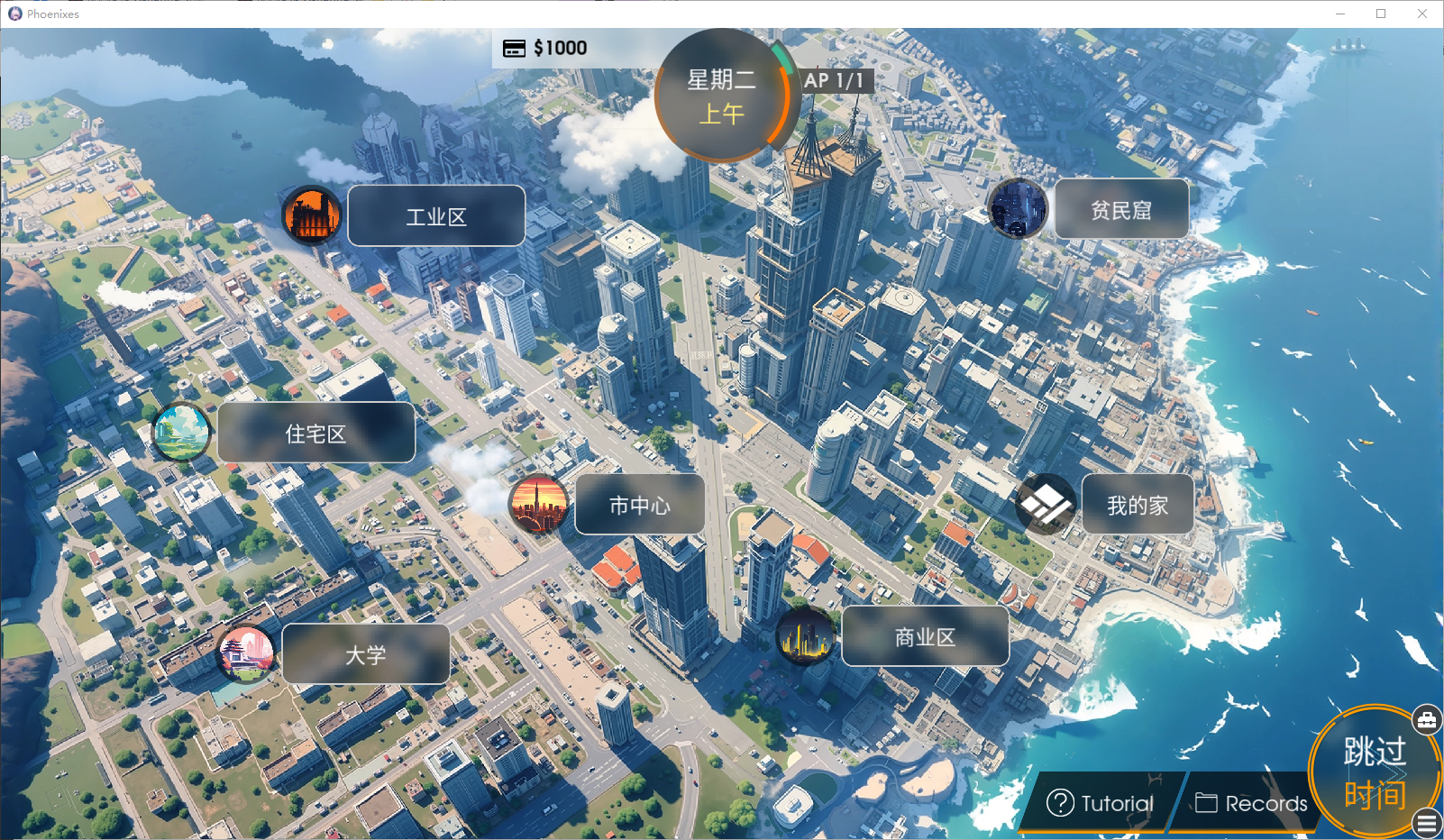The height and width of the screenshot is (840, 1444).
Task: Visit 市中心 city center
Action: pyautogui.click(x=639, y=505)
